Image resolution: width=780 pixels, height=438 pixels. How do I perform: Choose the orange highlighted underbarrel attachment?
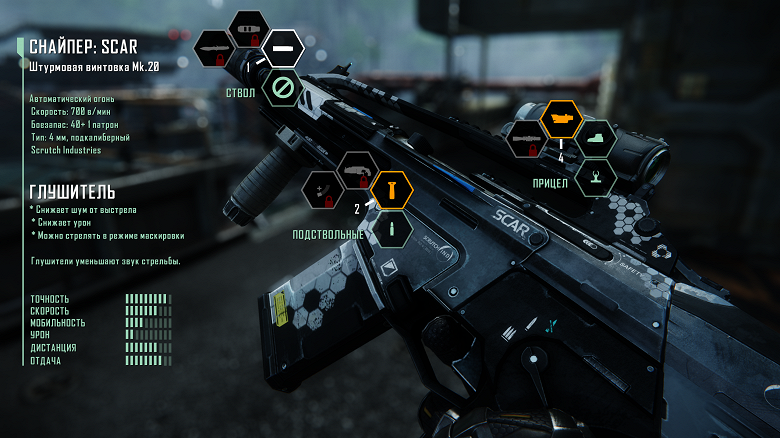pyautogui.click(x=391, y=190)
